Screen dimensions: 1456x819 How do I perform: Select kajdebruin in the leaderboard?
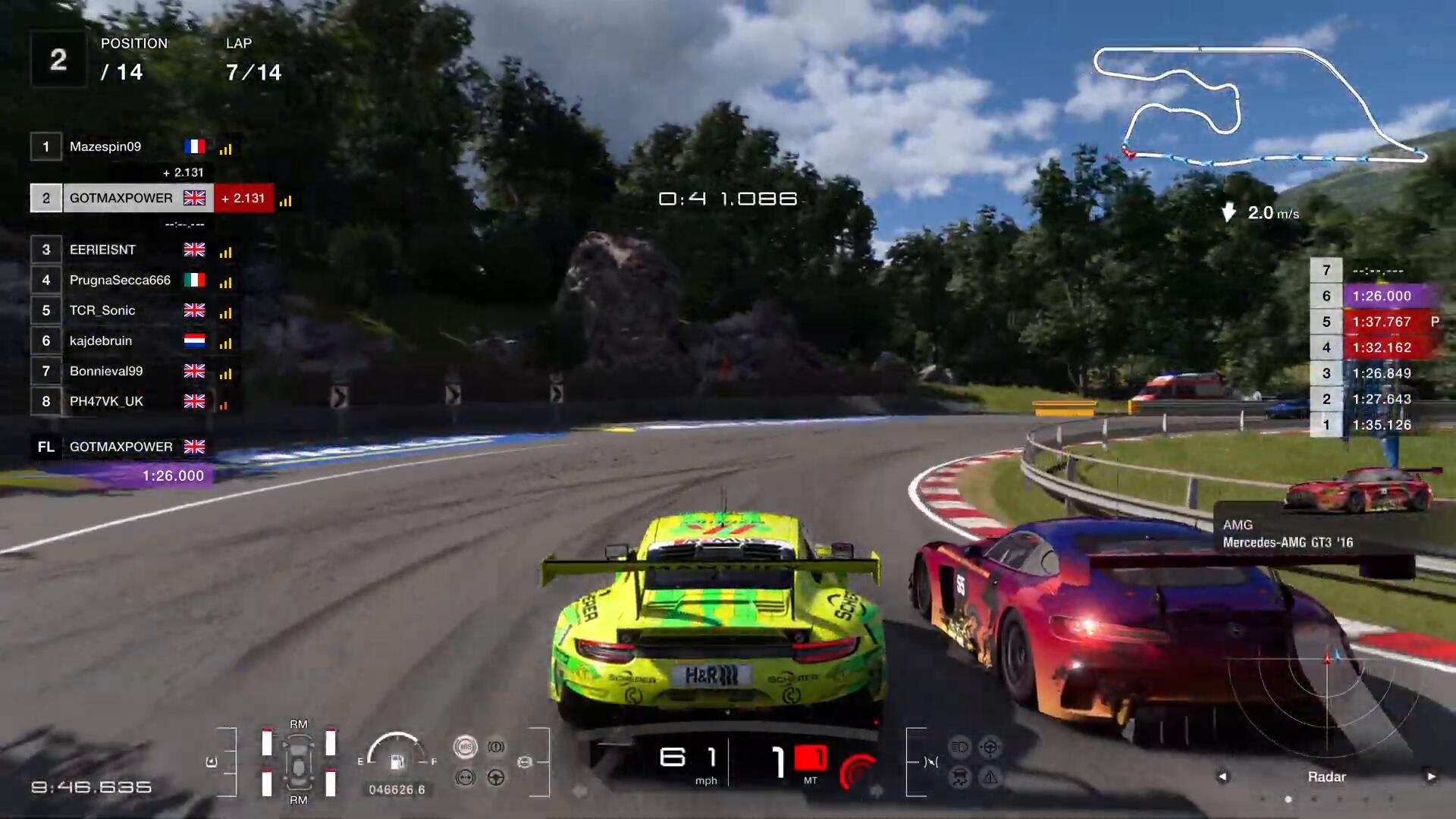click(x=101, y=341)
